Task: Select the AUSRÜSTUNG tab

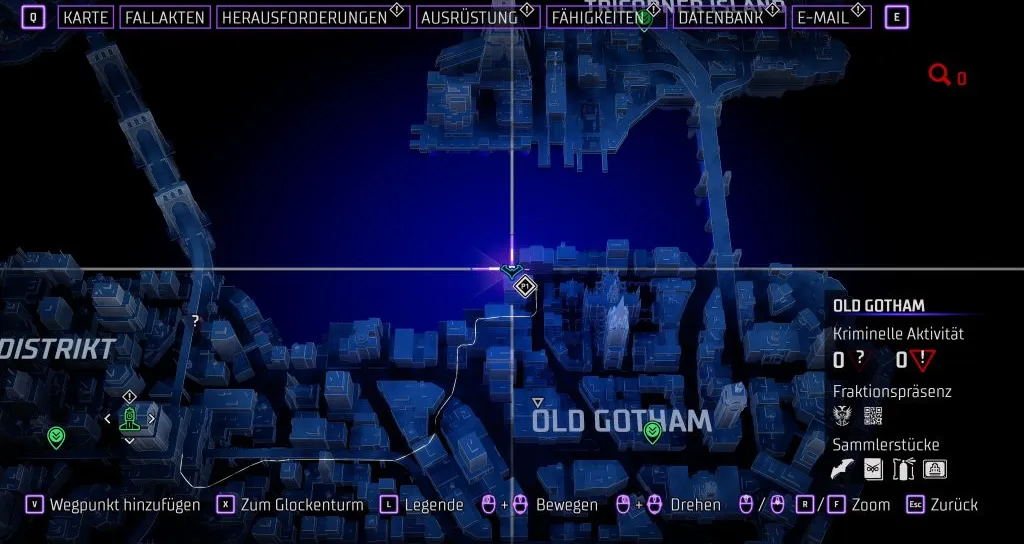Action: (469, 18)
